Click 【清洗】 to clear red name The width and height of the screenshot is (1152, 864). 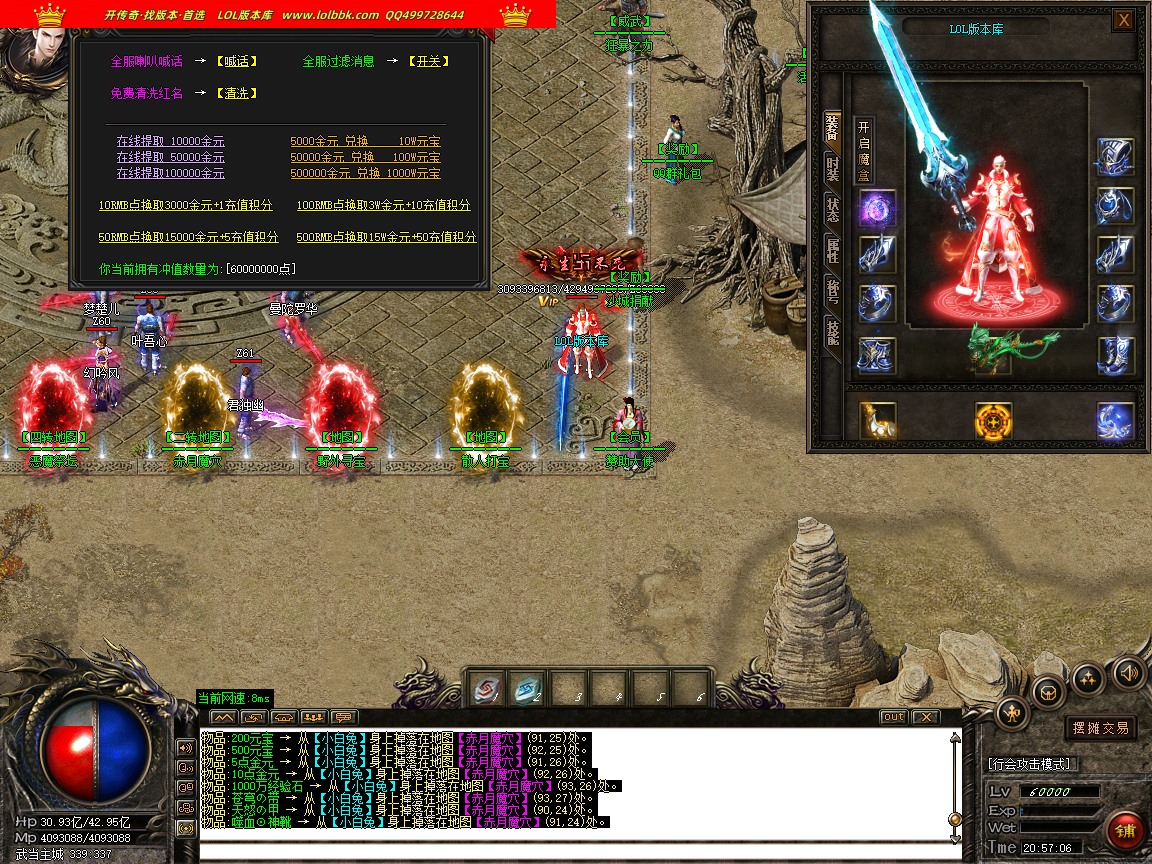pos(237,93)
